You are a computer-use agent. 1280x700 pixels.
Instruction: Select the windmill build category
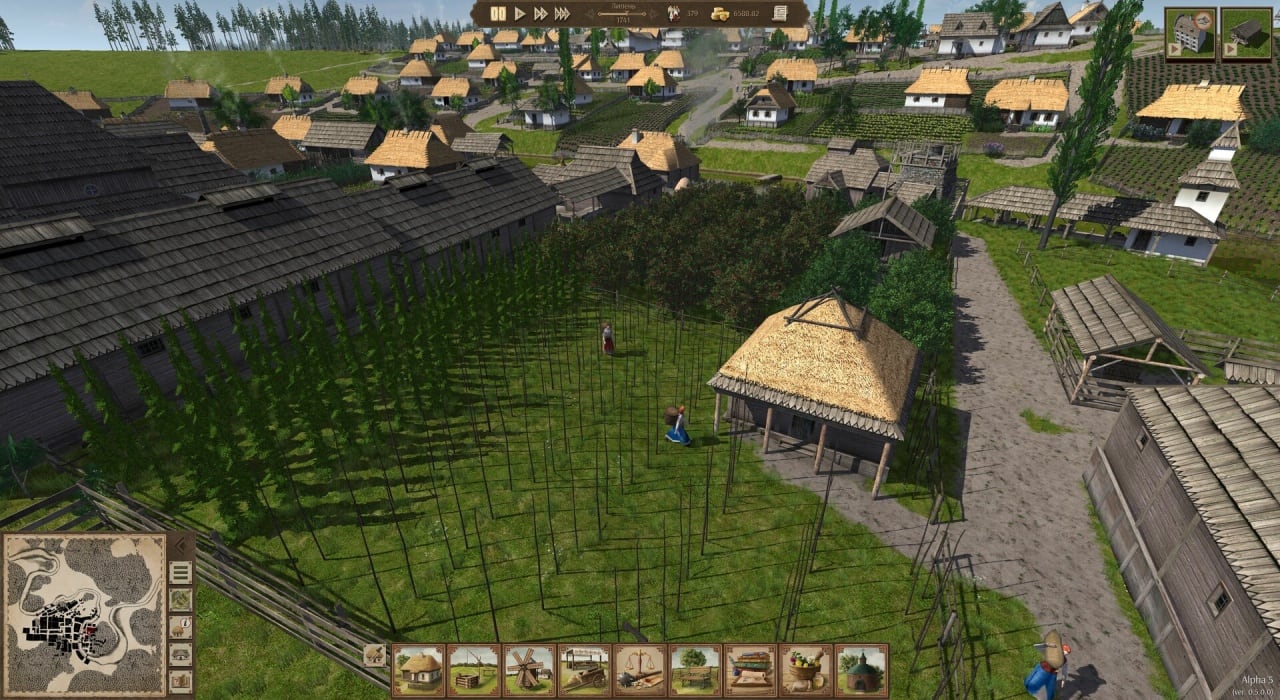click(529, 670)
